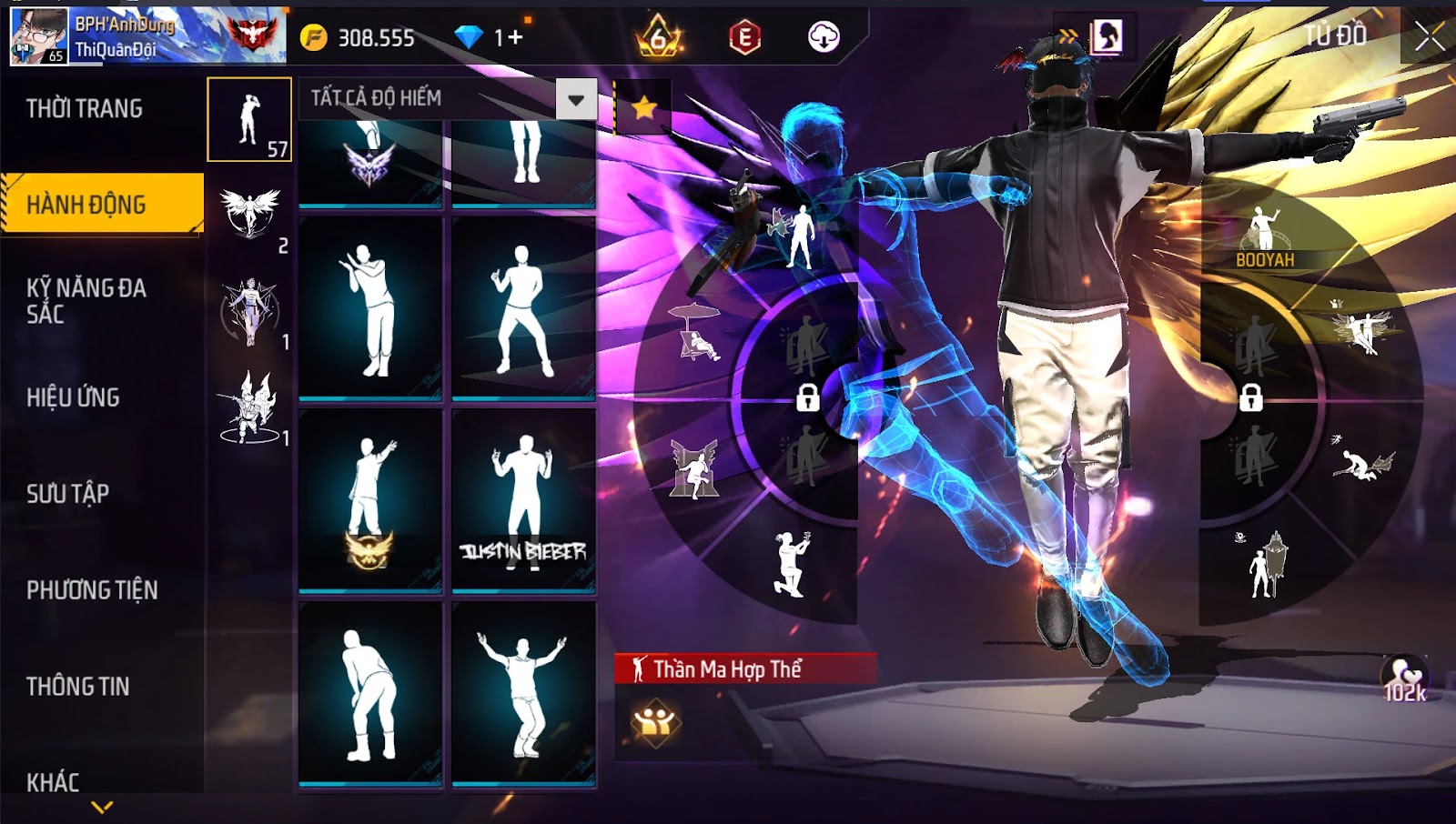
Task: Select the winged emote subcategory showing 2
Action: (250, 216)
